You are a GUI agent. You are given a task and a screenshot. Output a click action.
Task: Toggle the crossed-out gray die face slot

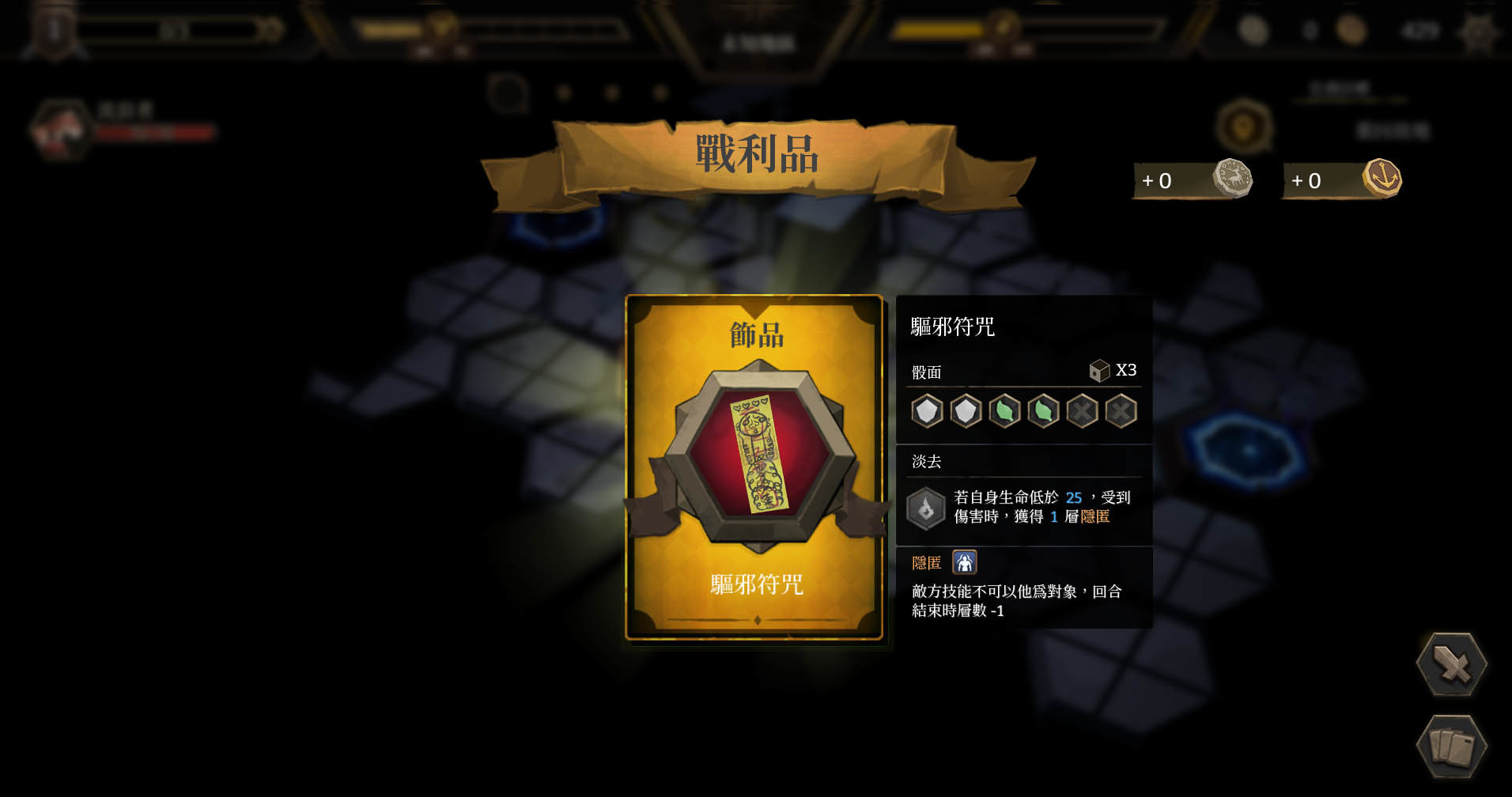1083,412
